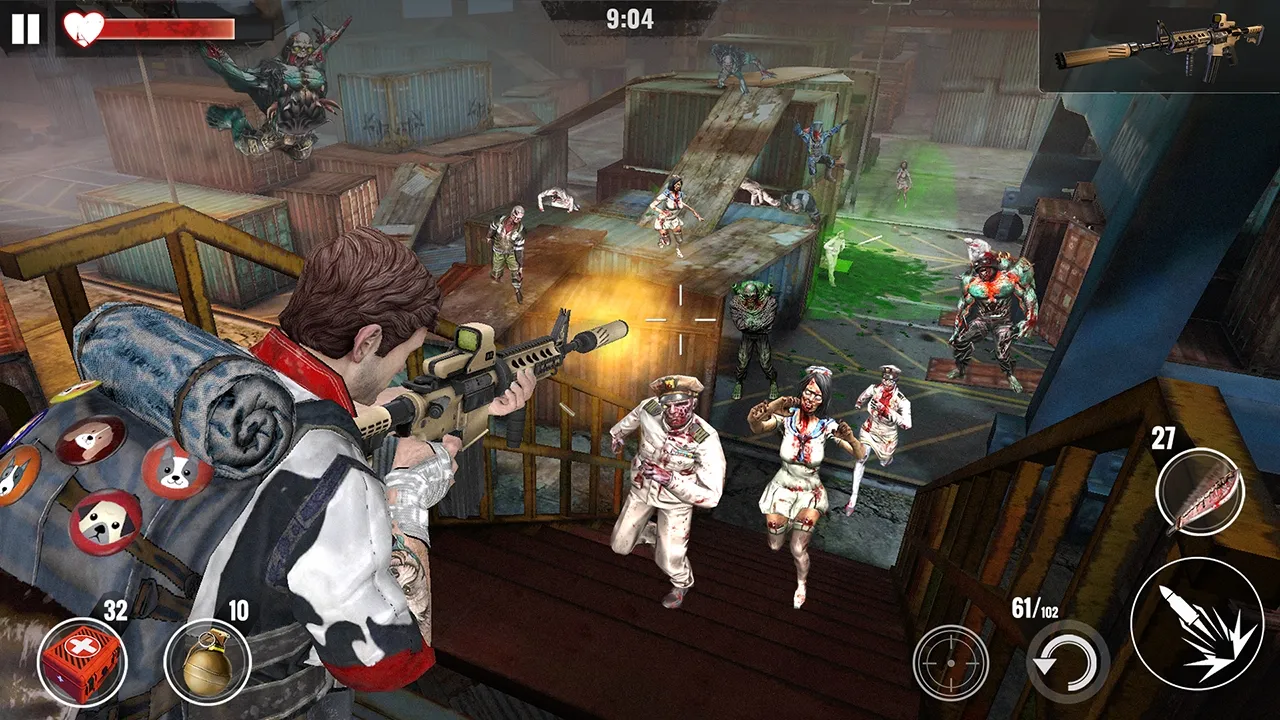
Task: Tap the white dog badge on the backpack
Action: [x=175, y=470]
